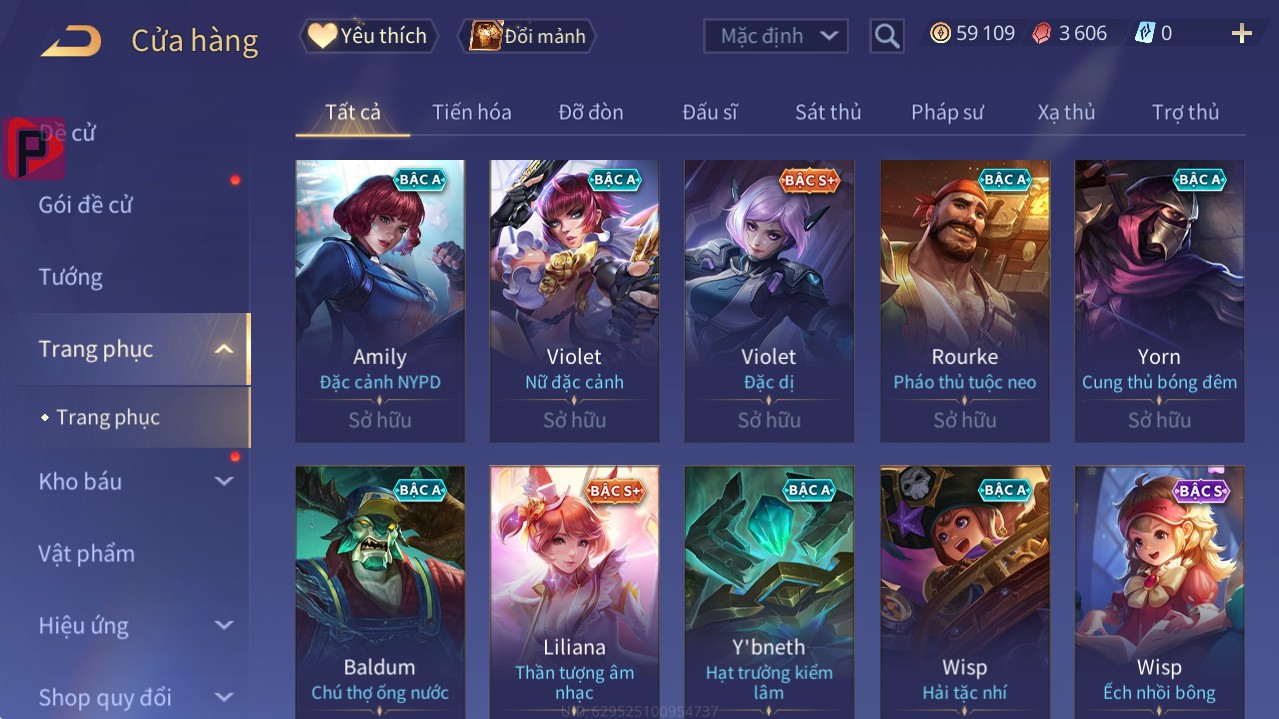
Task: Choose the Liliana Thần tượng âm nhạc skin
Action: (x=574, y=592)
